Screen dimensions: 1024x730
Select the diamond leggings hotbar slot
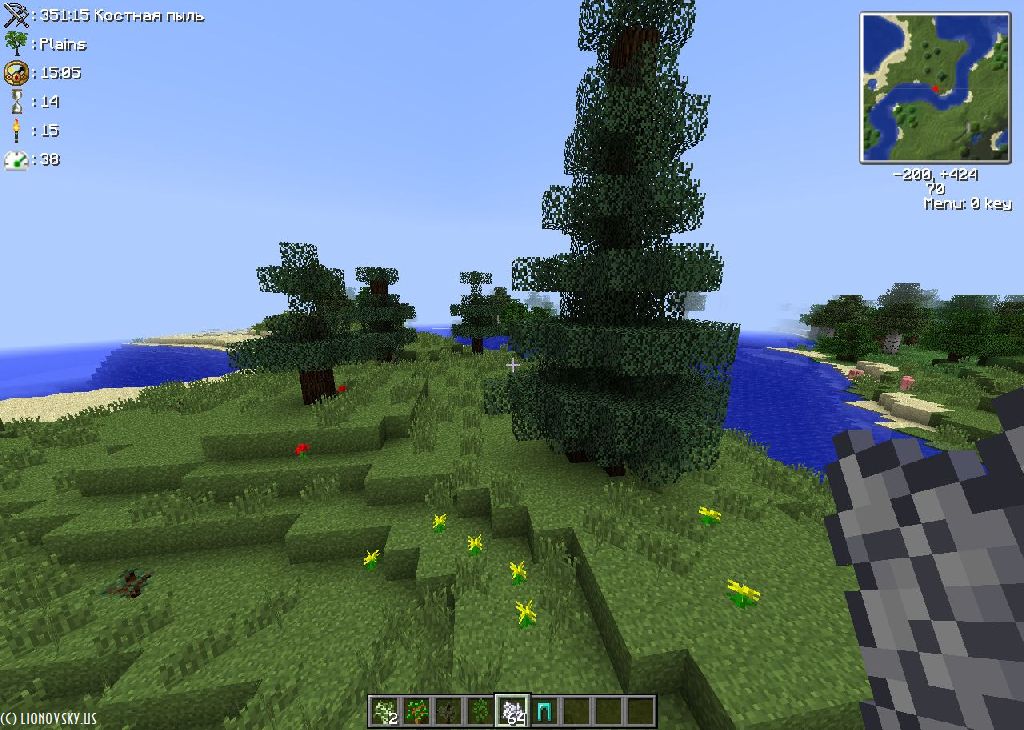[545, 711]
